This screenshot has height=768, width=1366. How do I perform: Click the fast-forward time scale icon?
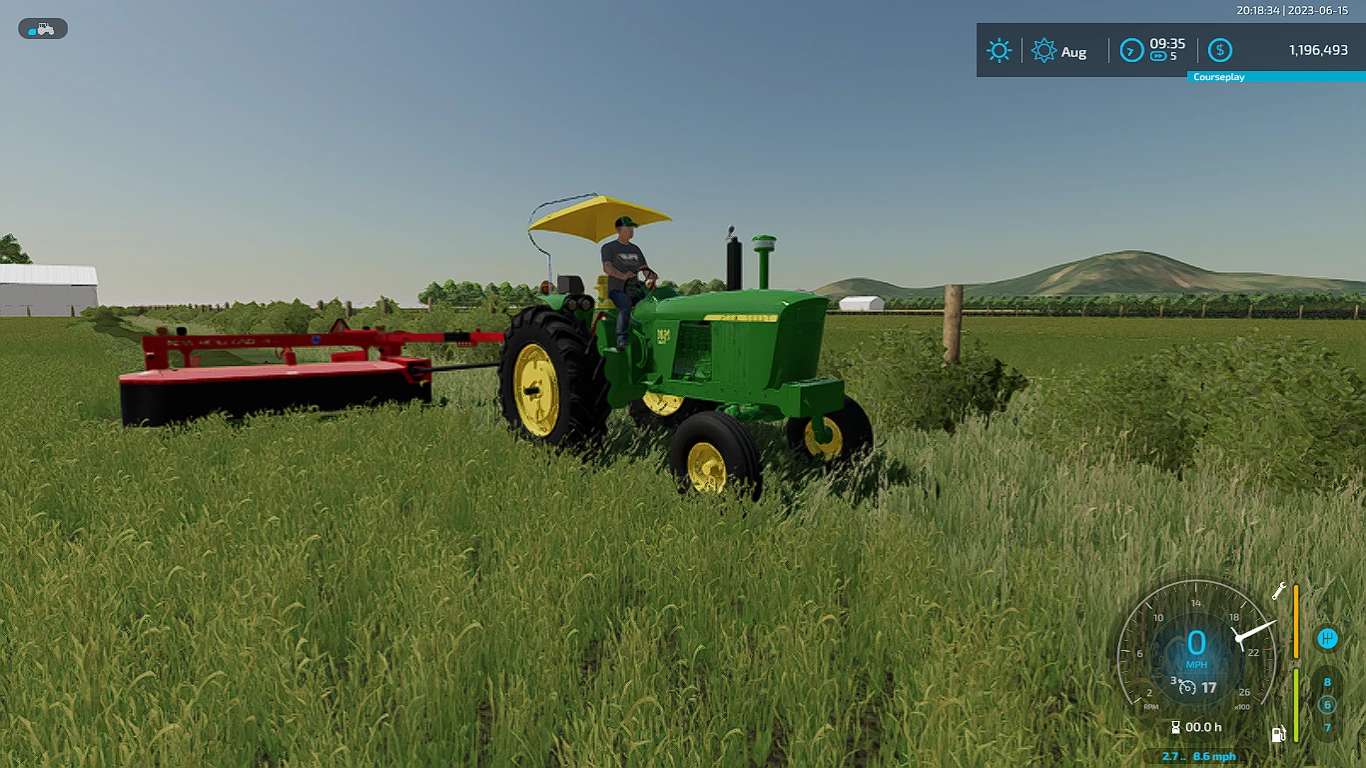tap(1158, 57)
